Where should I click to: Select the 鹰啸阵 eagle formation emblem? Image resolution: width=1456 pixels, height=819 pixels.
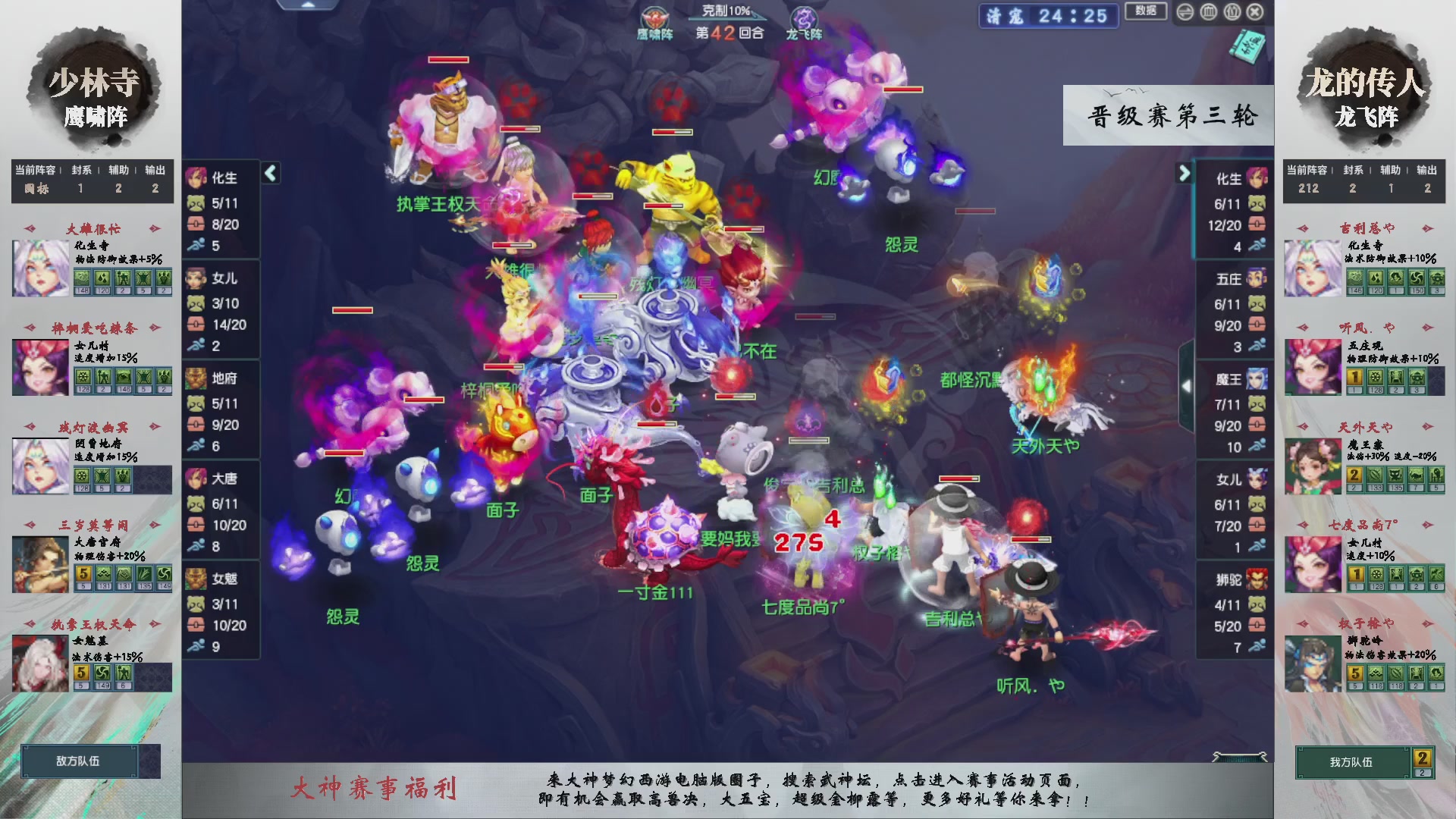click(x=654, y=18)
